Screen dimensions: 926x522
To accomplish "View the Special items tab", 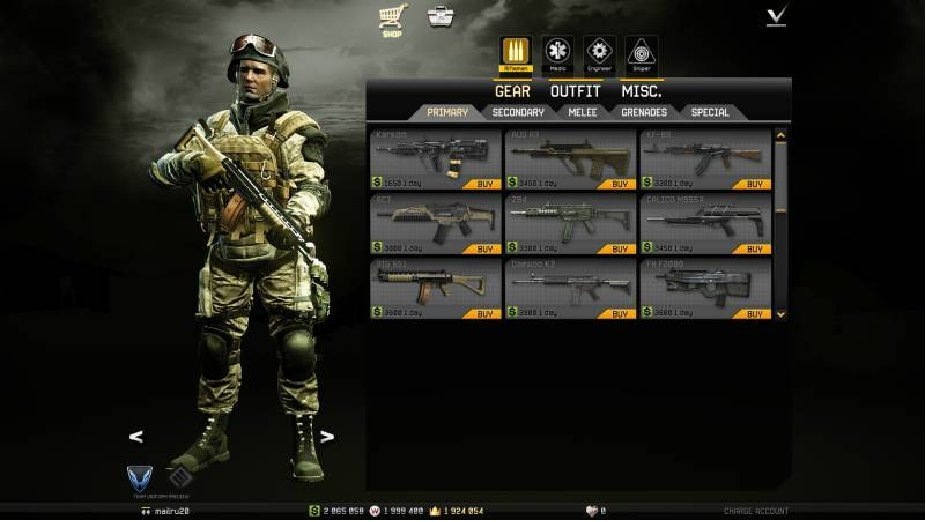I will tap(710, 113).
